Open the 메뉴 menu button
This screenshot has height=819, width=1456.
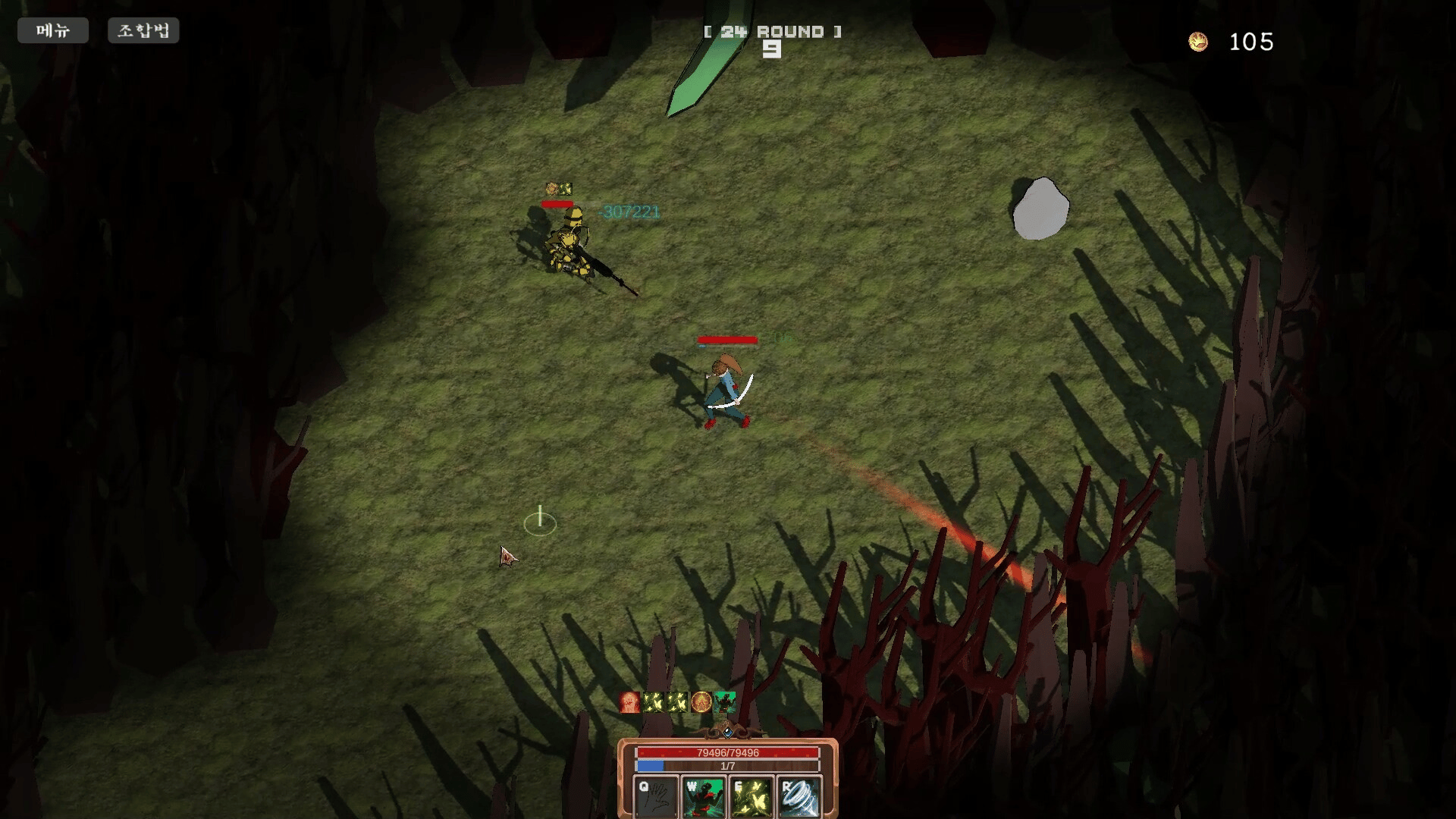point(53,30)
